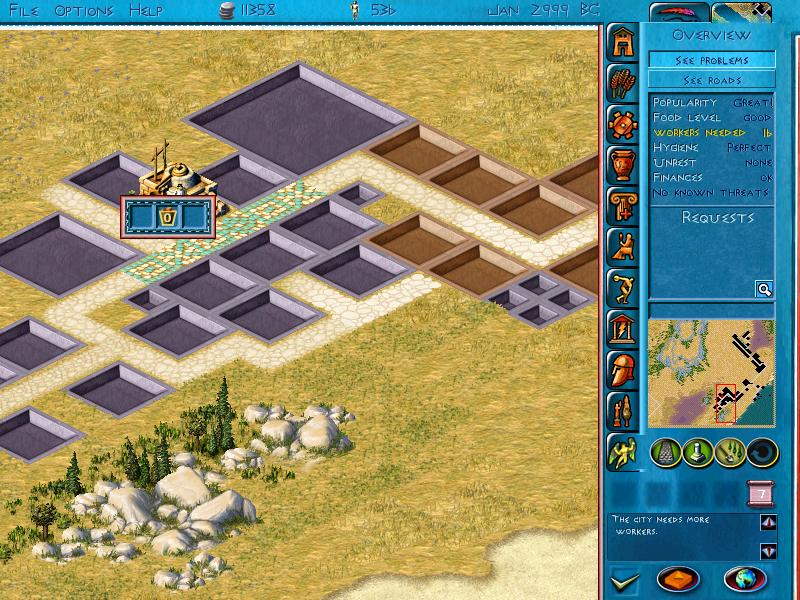This screenshot has width=800, height=600.
Task: Click the See Problems button
Action: coord(711,60)
